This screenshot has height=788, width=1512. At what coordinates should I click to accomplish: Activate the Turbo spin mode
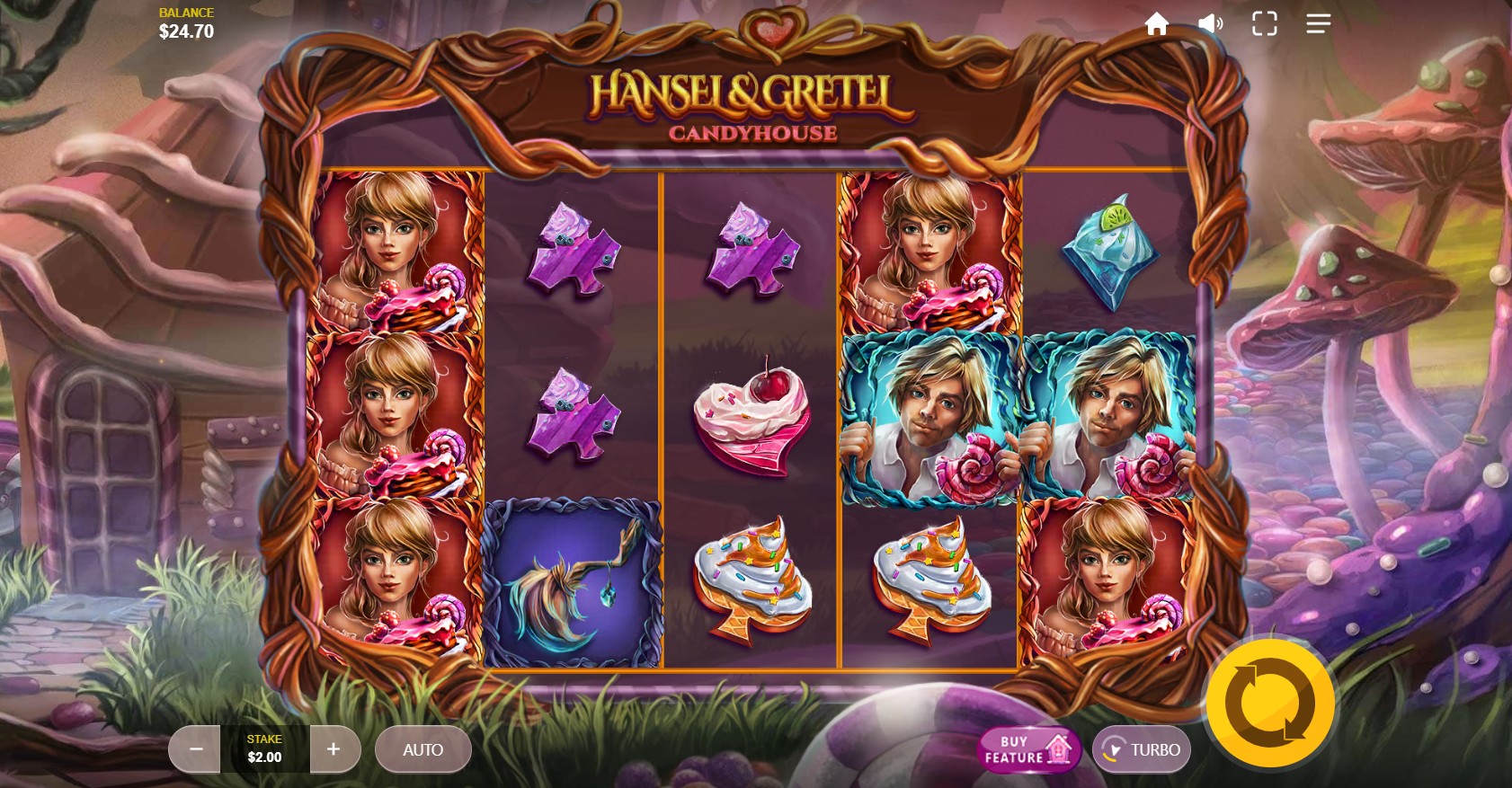point(1142,748)
